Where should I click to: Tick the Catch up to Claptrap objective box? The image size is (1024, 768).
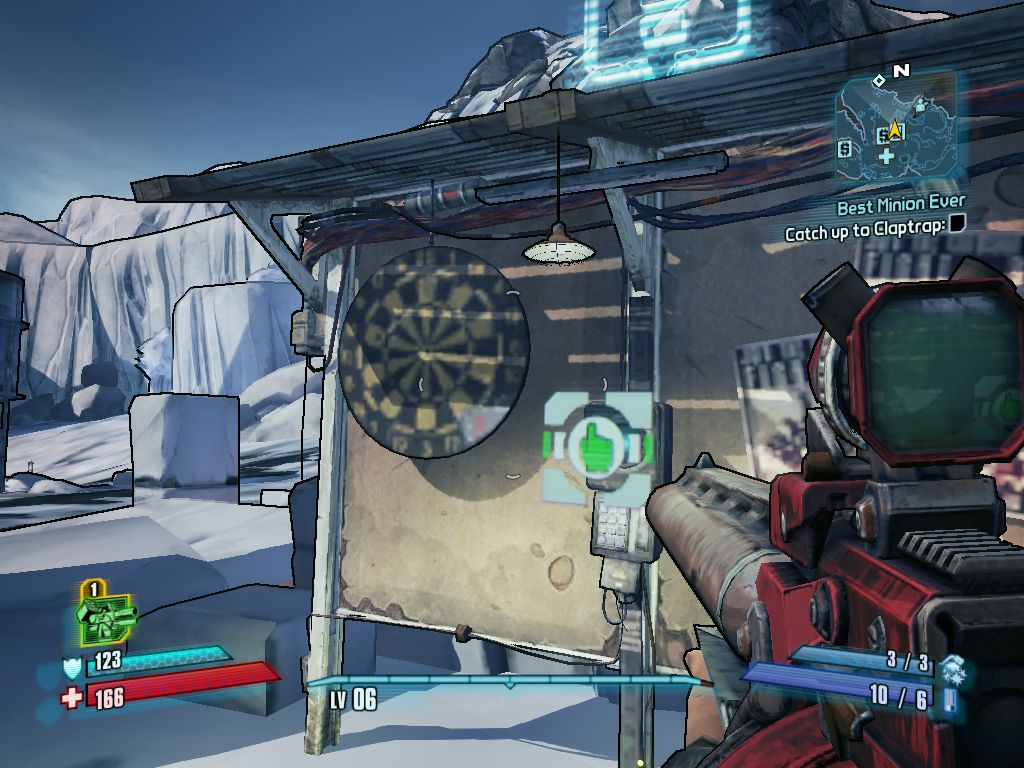pos(956,224)
